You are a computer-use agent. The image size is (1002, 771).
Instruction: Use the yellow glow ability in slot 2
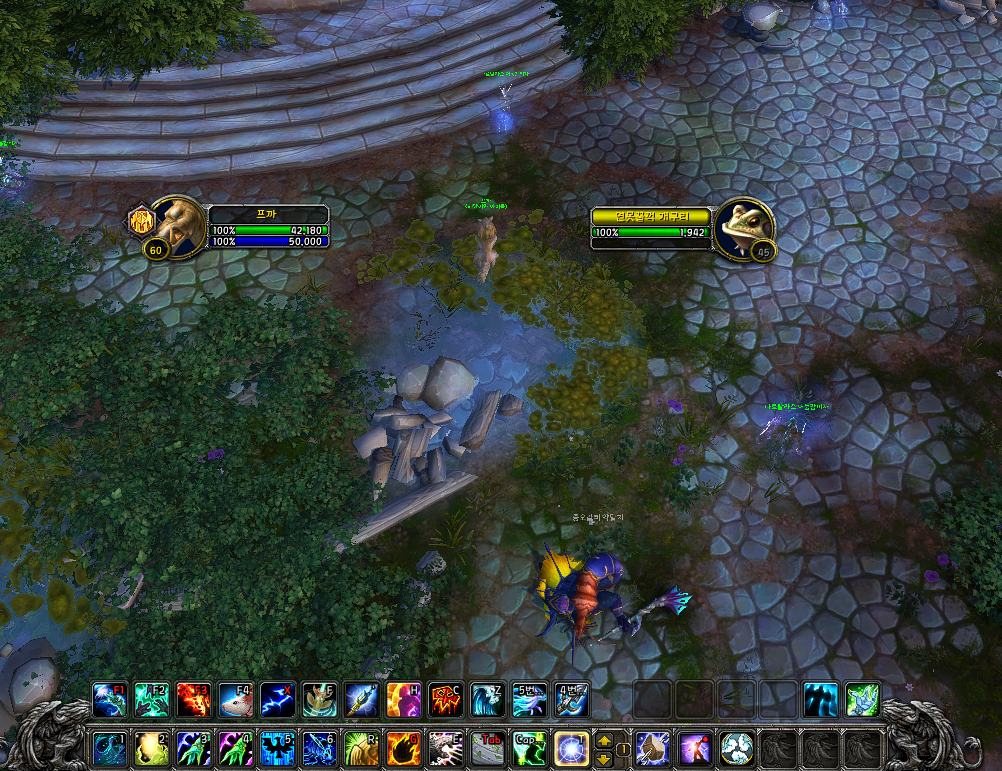151,748
